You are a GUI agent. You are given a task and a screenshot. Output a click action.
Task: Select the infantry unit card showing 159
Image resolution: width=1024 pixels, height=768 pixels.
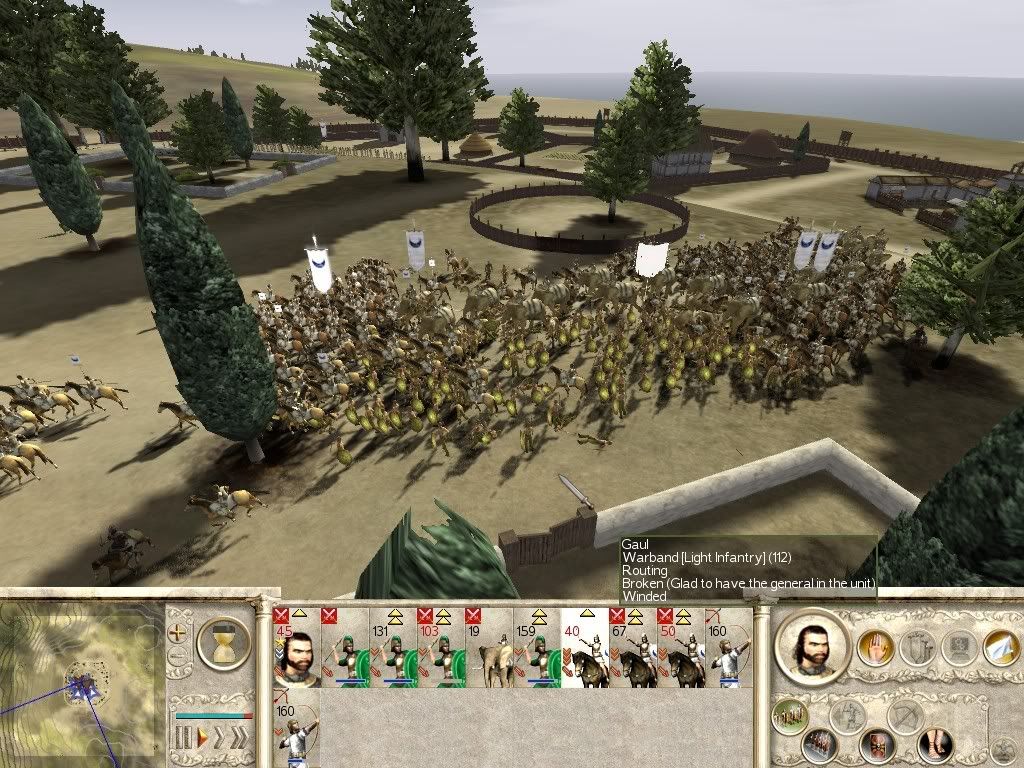(536, 648)
